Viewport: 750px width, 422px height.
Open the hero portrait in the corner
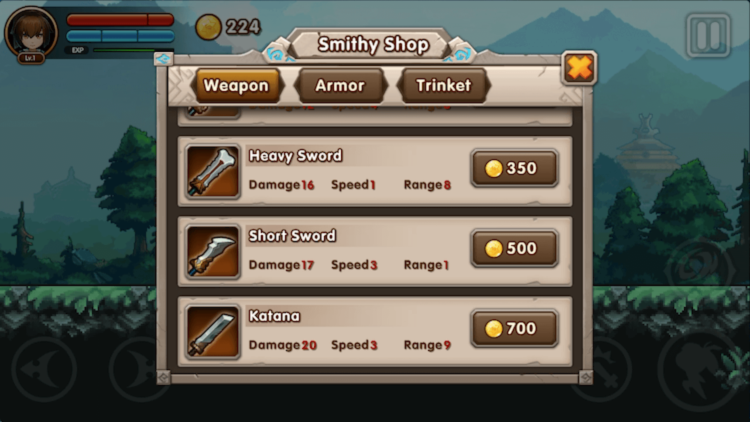pyautogui.click(x=30, y=32)
